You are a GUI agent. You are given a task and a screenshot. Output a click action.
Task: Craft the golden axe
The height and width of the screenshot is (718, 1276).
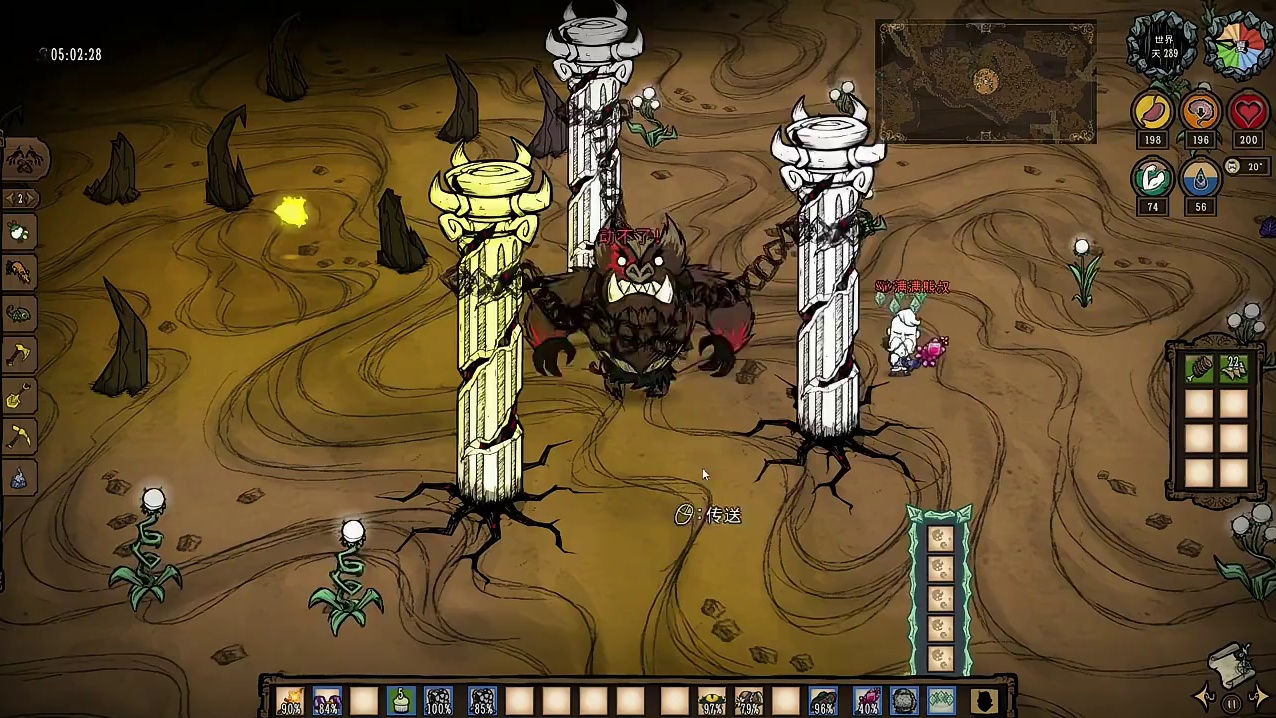(x=19, y=354)
